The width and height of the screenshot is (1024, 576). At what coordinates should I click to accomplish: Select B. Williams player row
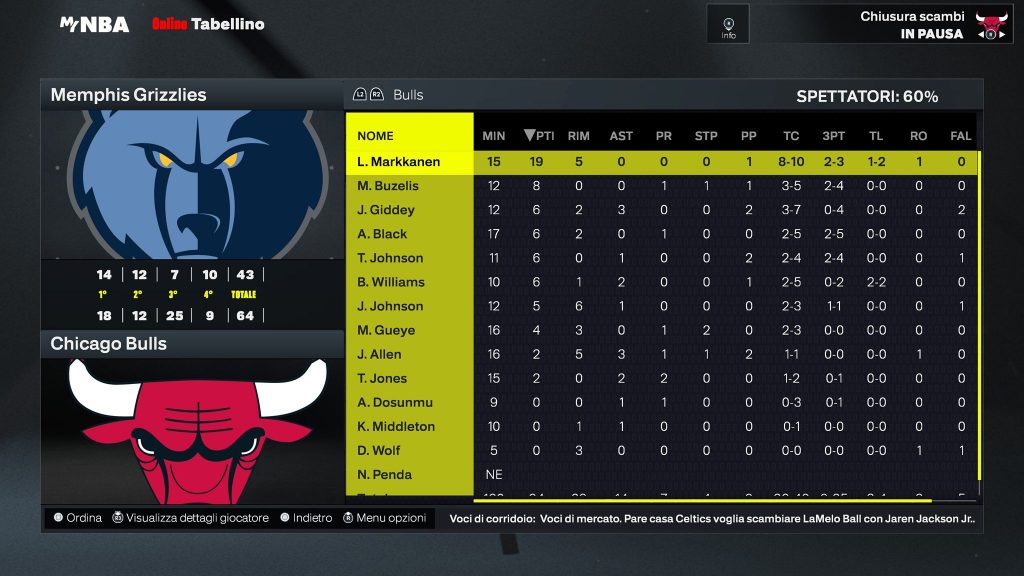pos(391,282)
